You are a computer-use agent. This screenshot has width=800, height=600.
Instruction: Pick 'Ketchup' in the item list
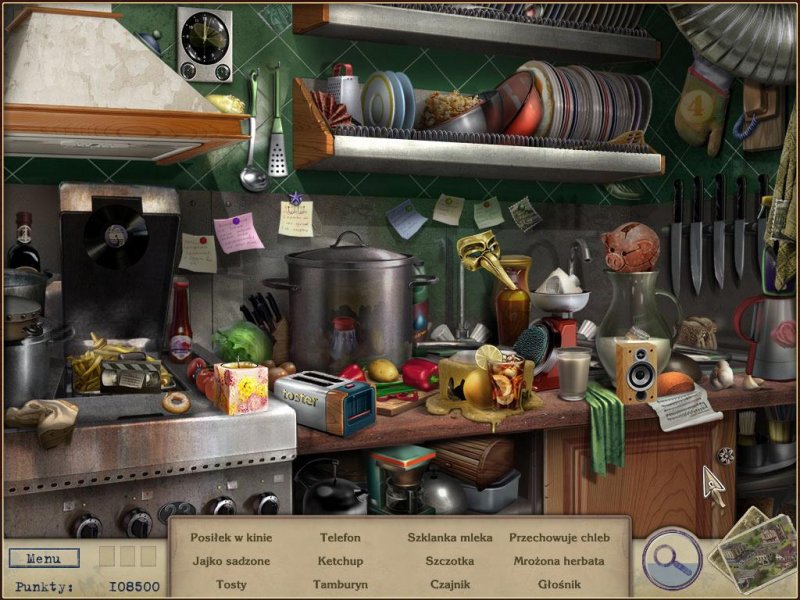340,561
